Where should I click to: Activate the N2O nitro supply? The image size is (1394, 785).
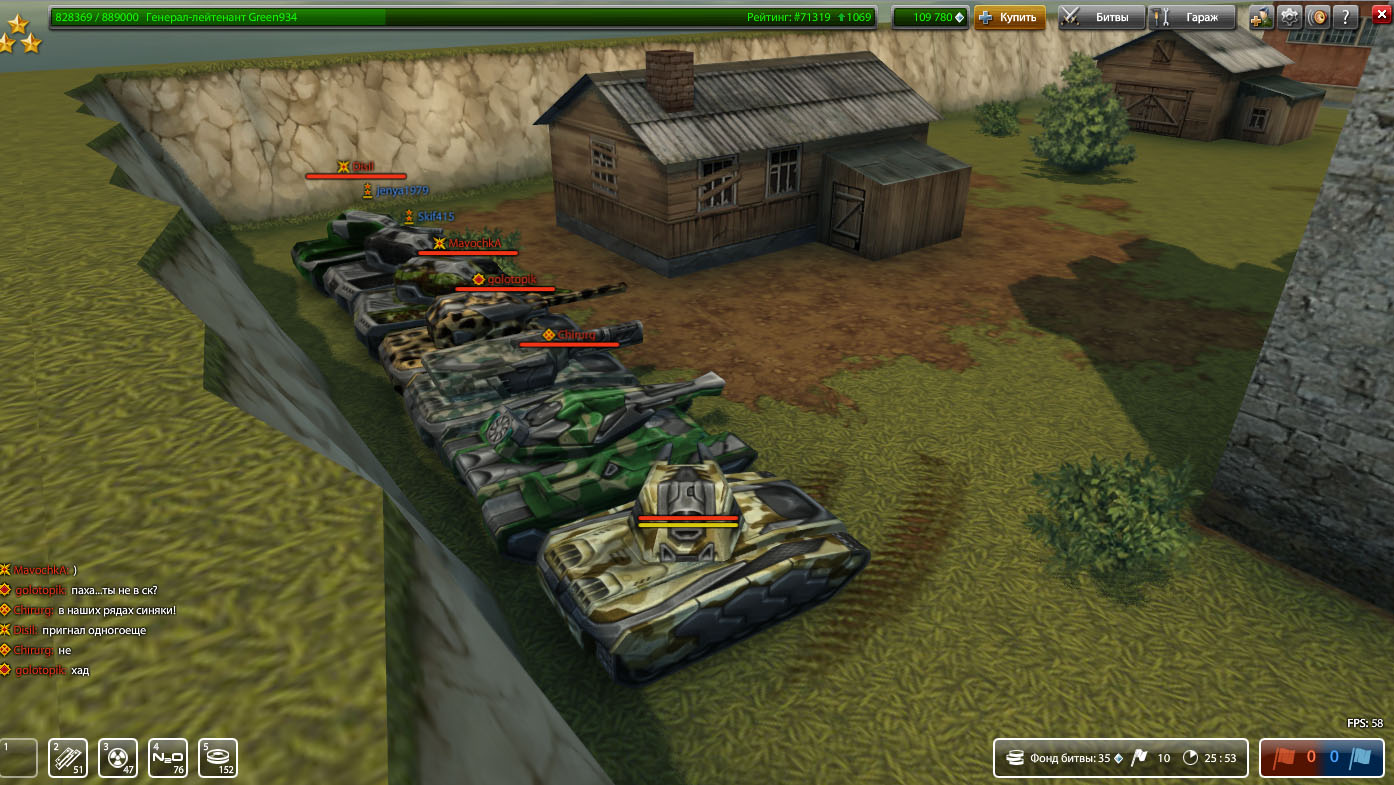tap(168, 758)
